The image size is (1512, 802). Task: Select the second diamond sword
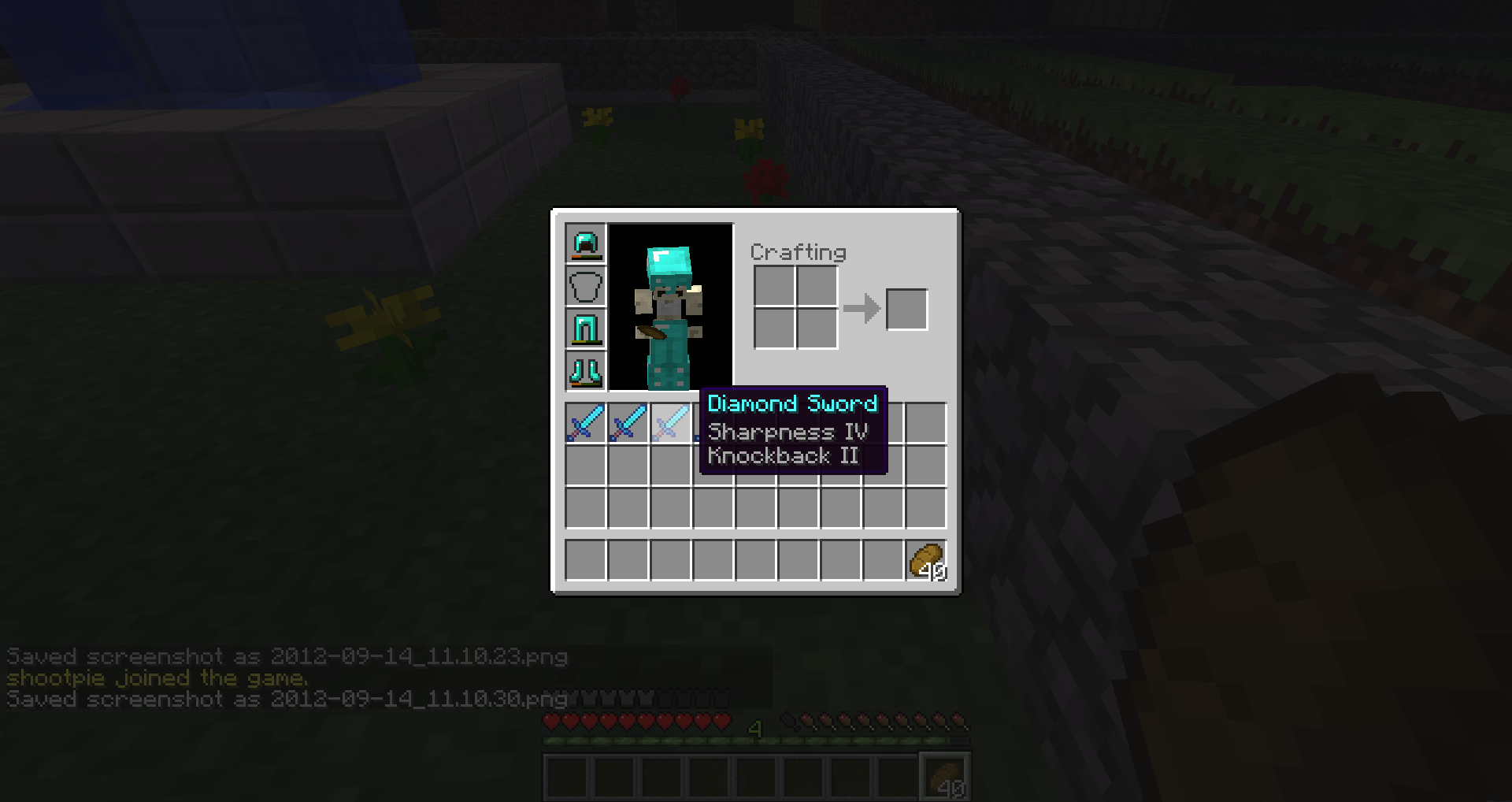628,424
